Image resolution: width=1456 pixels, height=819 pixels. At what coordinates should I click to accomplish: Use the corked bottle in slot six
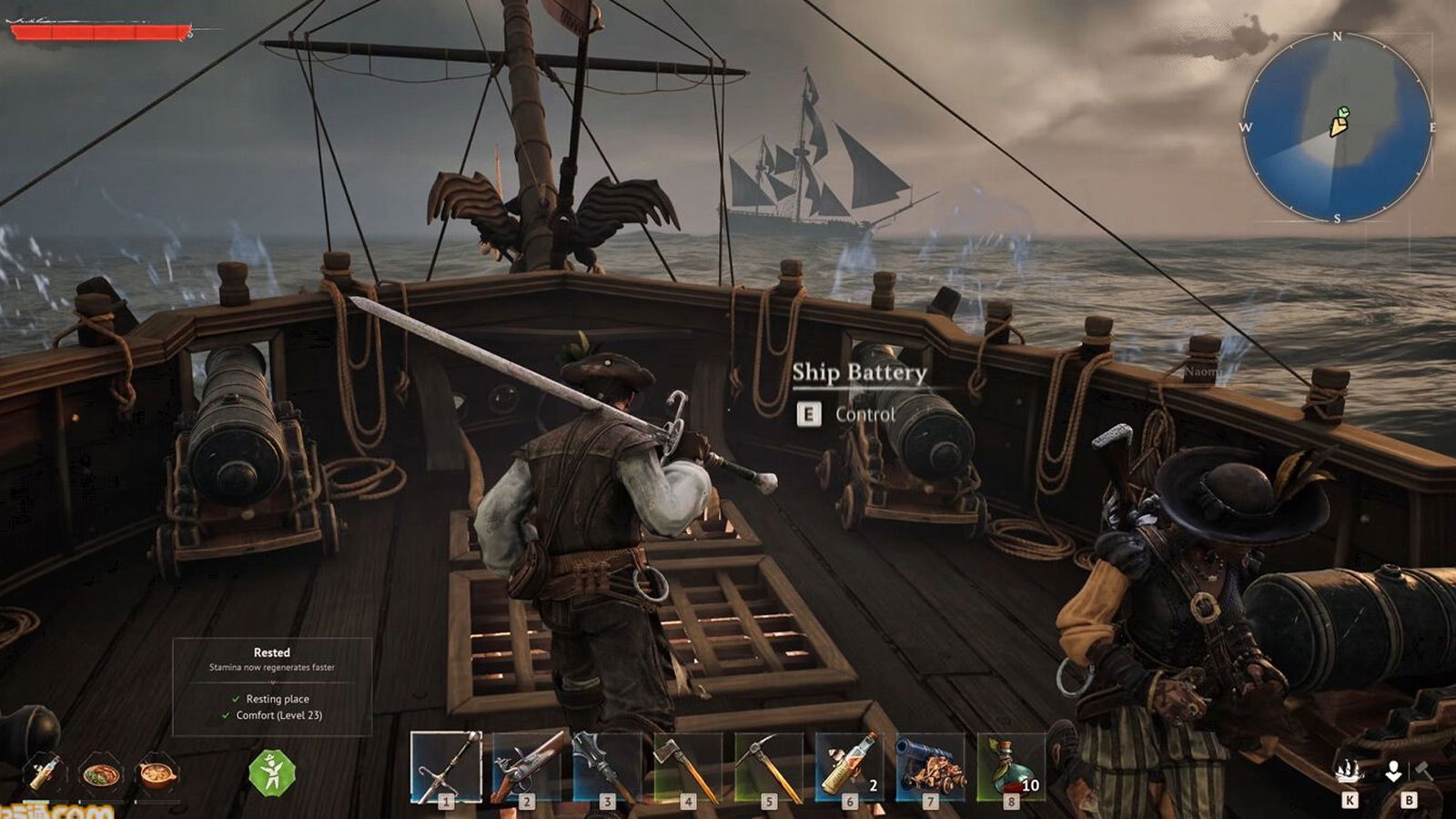(x=849, y=766)
